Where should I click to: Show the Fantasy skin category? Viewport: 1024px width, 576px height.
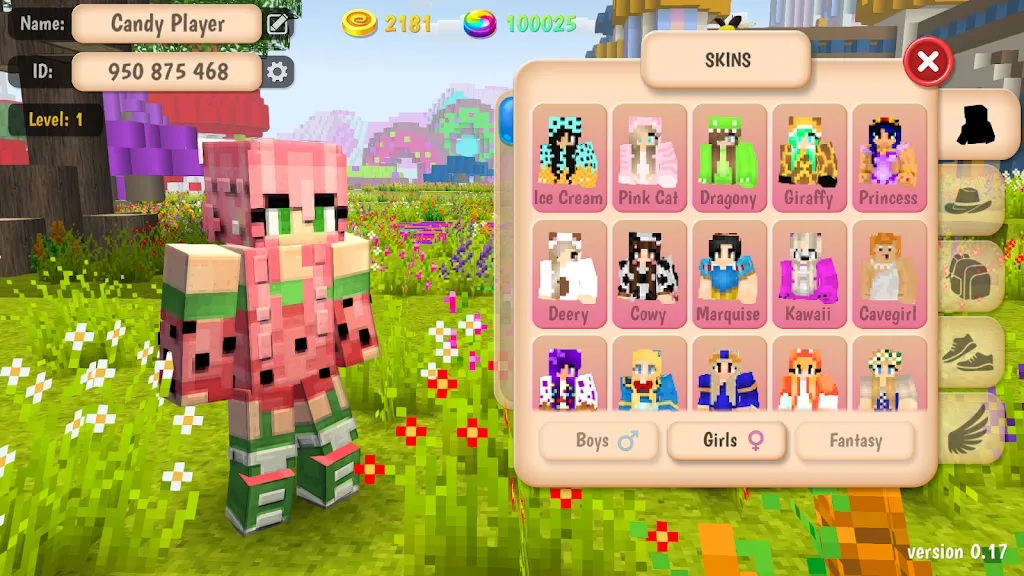(x=855, y=441)
